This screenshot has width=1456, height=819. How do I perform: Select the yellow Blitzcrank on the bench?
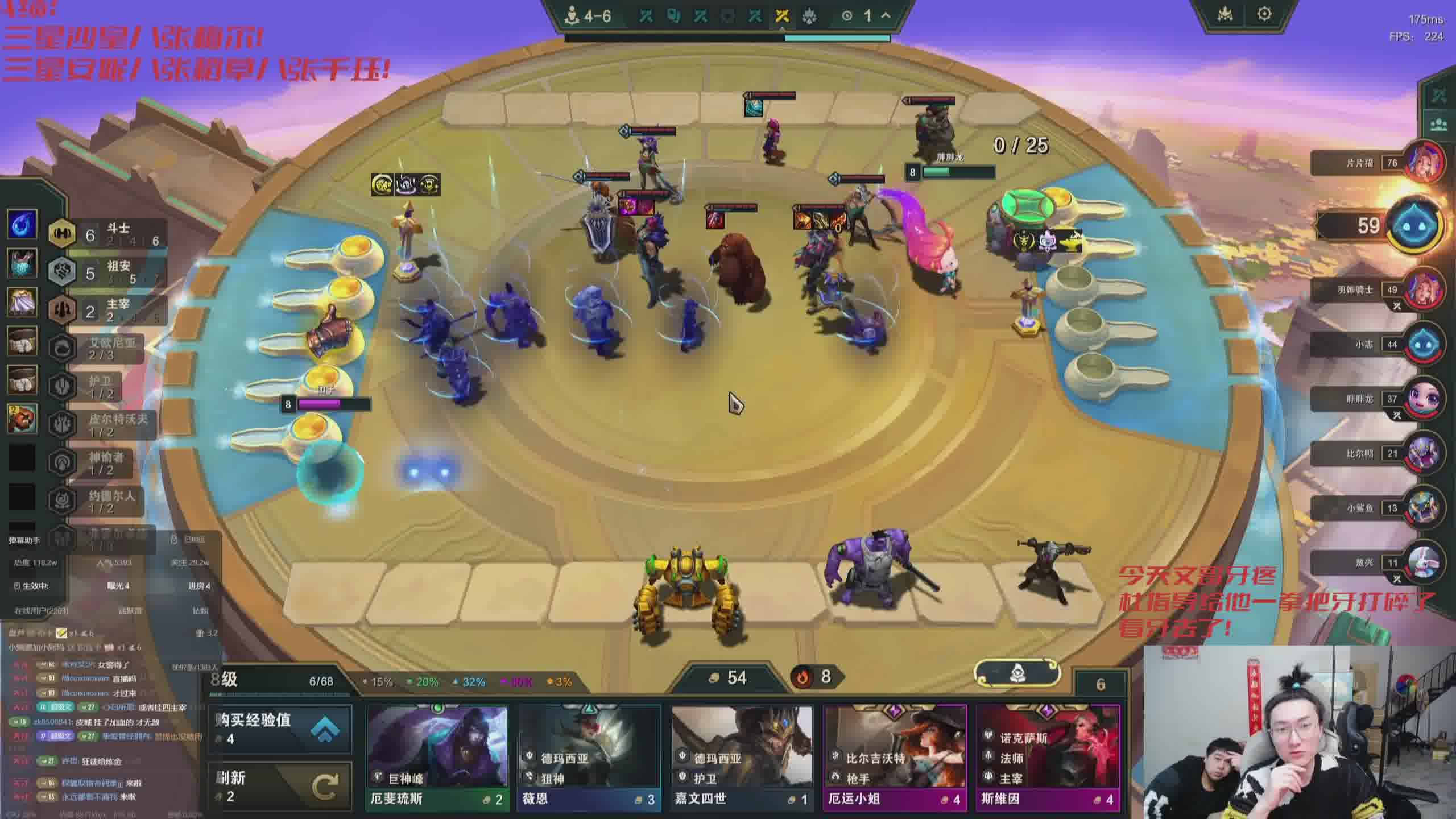(687, 594)
